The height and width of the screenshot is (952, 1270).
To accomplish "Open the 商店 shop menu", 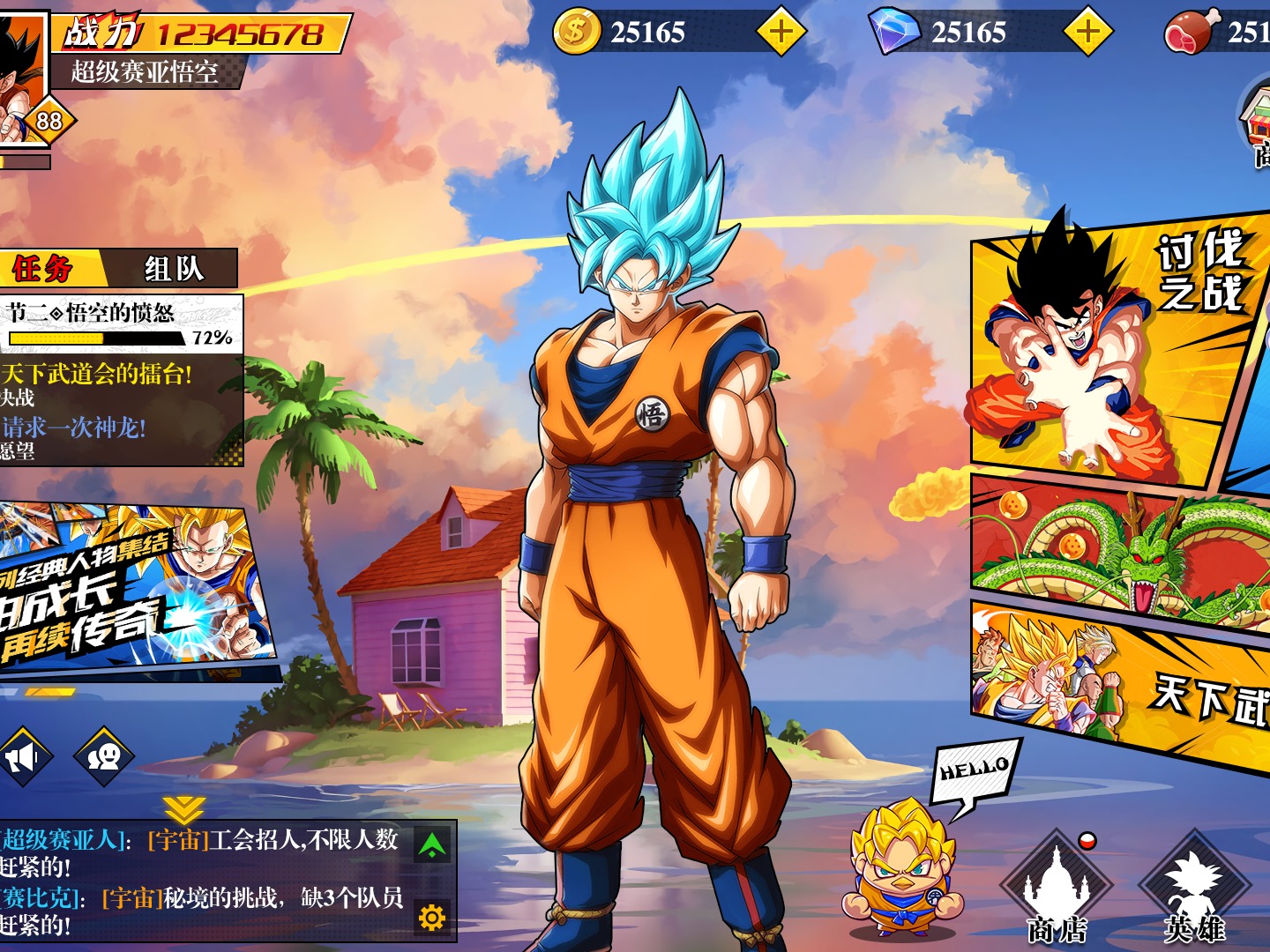I will tap(1057, 886).
